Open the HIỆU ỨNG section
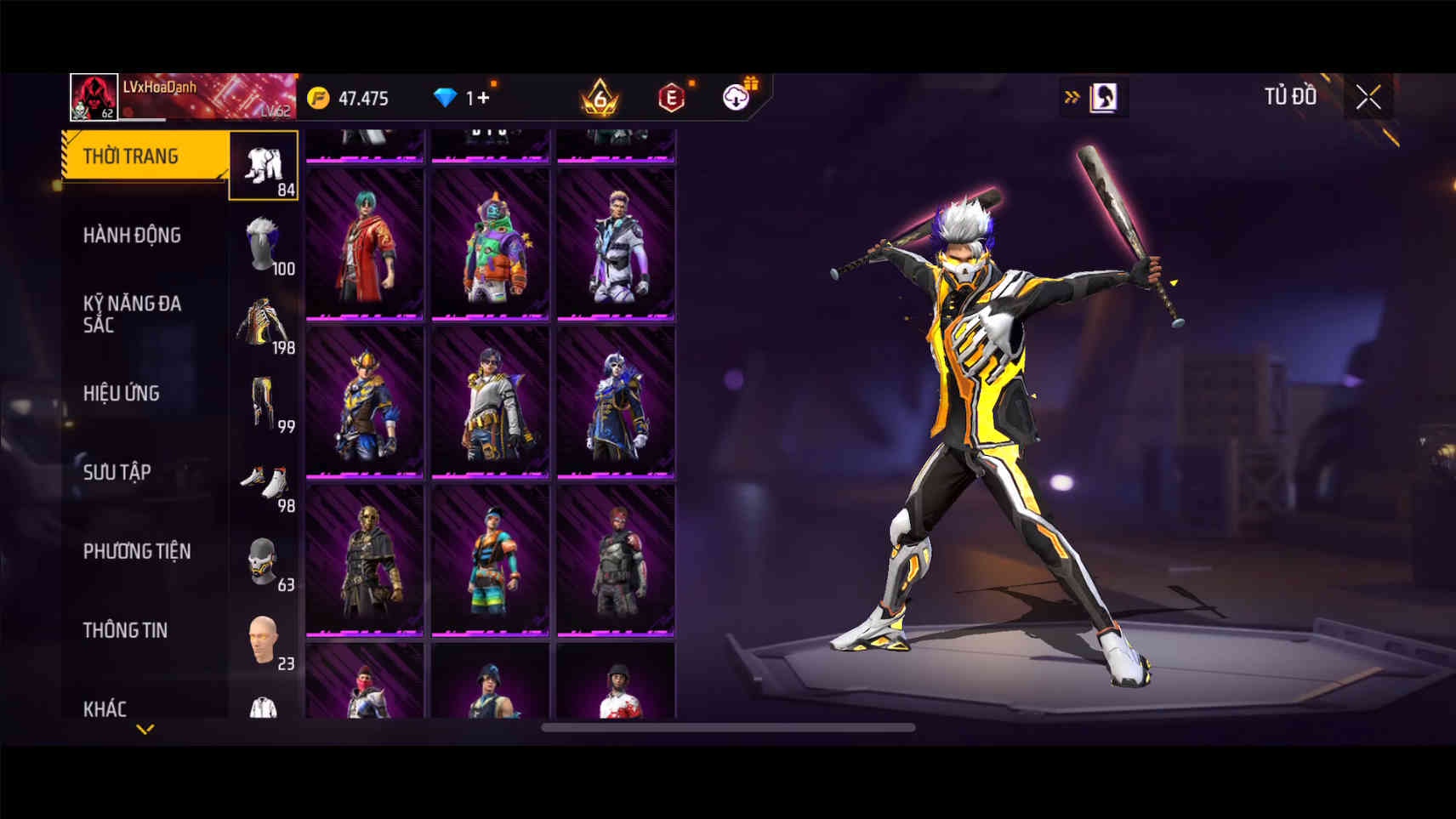 tap(122, 394)
